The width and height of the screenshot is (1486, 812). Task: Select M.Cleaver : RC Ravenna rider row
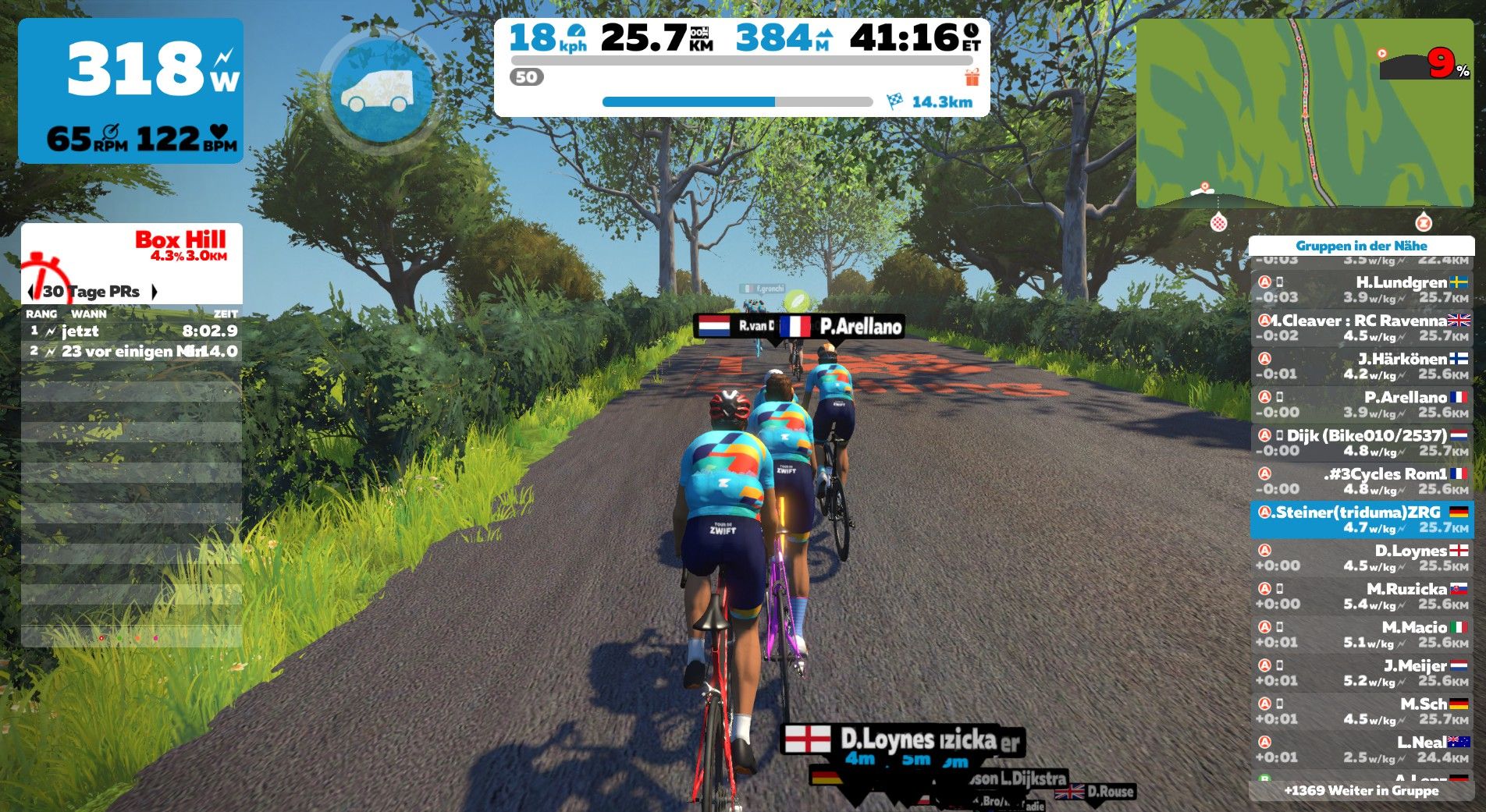point(1361,328)
